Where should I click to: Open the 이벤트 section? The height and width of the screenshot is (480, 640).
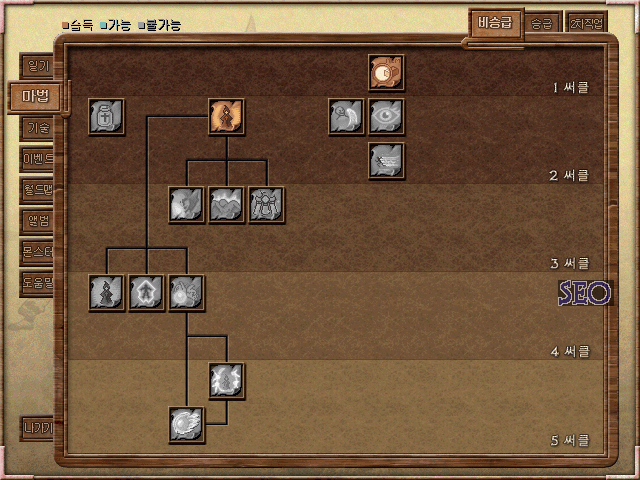tap(40, 158)
